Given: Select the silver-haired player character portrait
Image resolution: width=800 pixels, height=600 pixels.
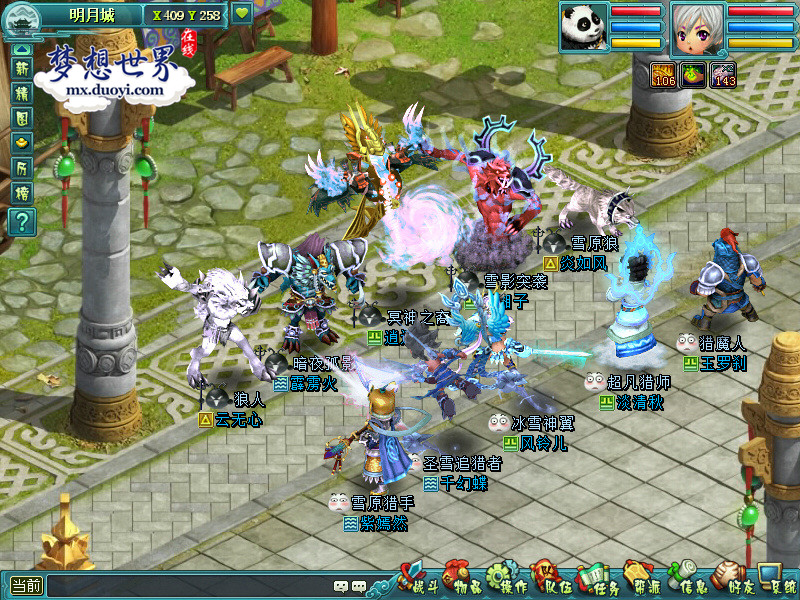Looking at the screenshot, I should pyautogui.click(x=697, y=27).
